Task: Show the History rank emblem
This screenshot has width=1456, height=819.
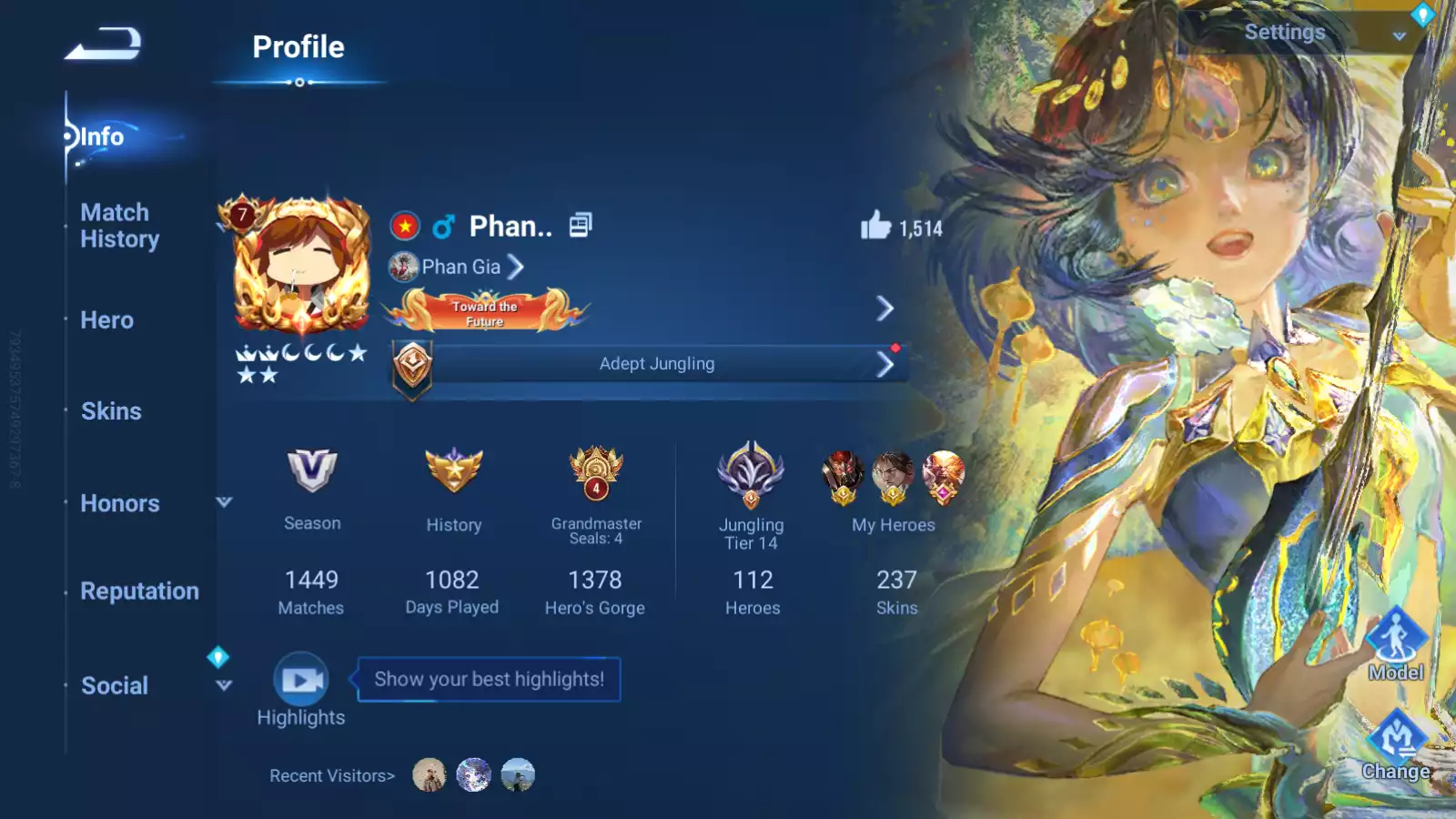Action: [x=453, y=470]
